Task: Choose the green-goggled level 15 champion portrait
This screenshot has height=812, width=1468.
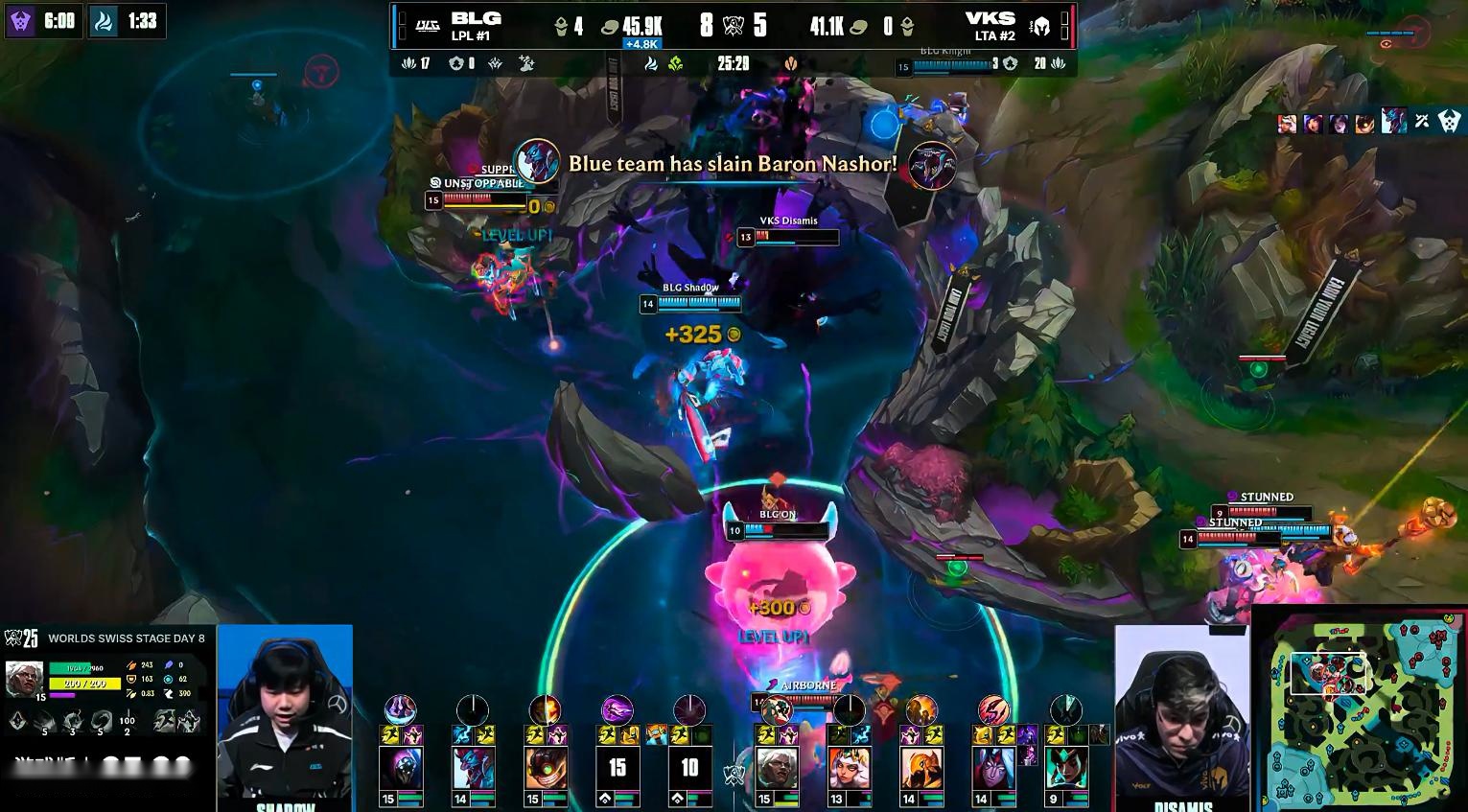Action: click(x=546, y=769)
